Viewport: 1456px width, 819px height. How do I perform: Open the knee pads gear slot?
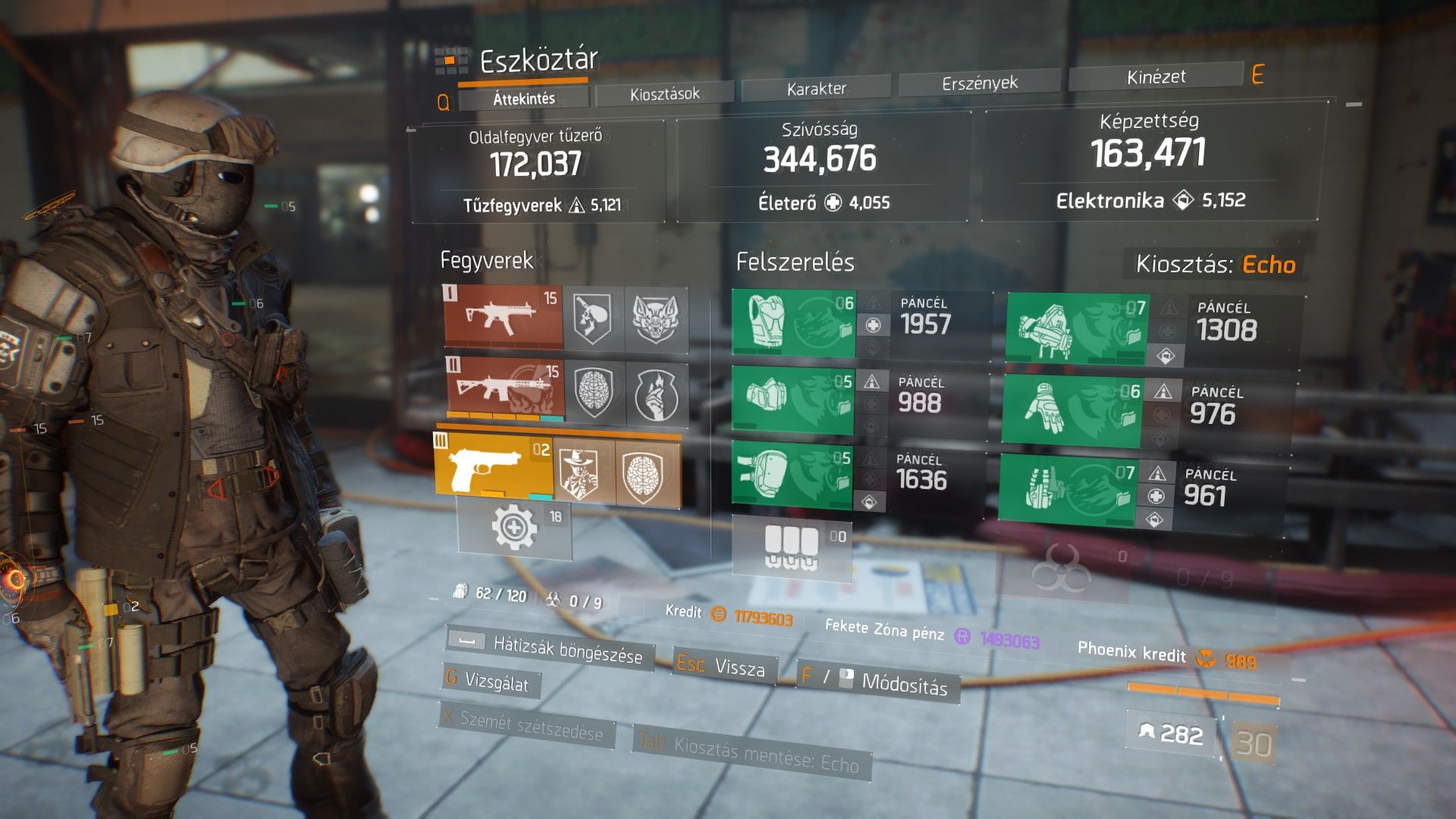point(791,475)
